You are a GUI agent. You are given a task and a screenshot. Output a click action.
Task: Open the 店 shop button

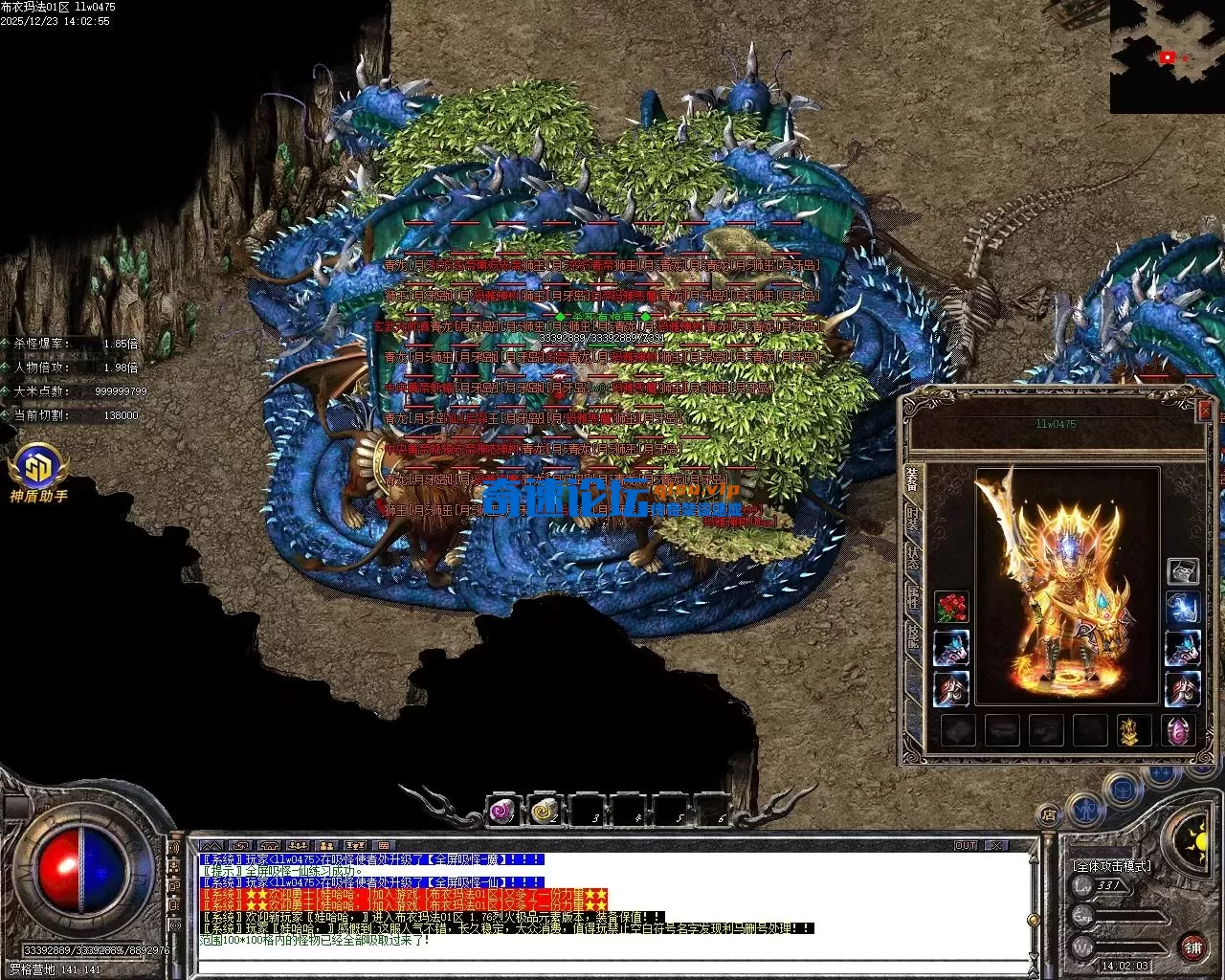click(1049, 815)
